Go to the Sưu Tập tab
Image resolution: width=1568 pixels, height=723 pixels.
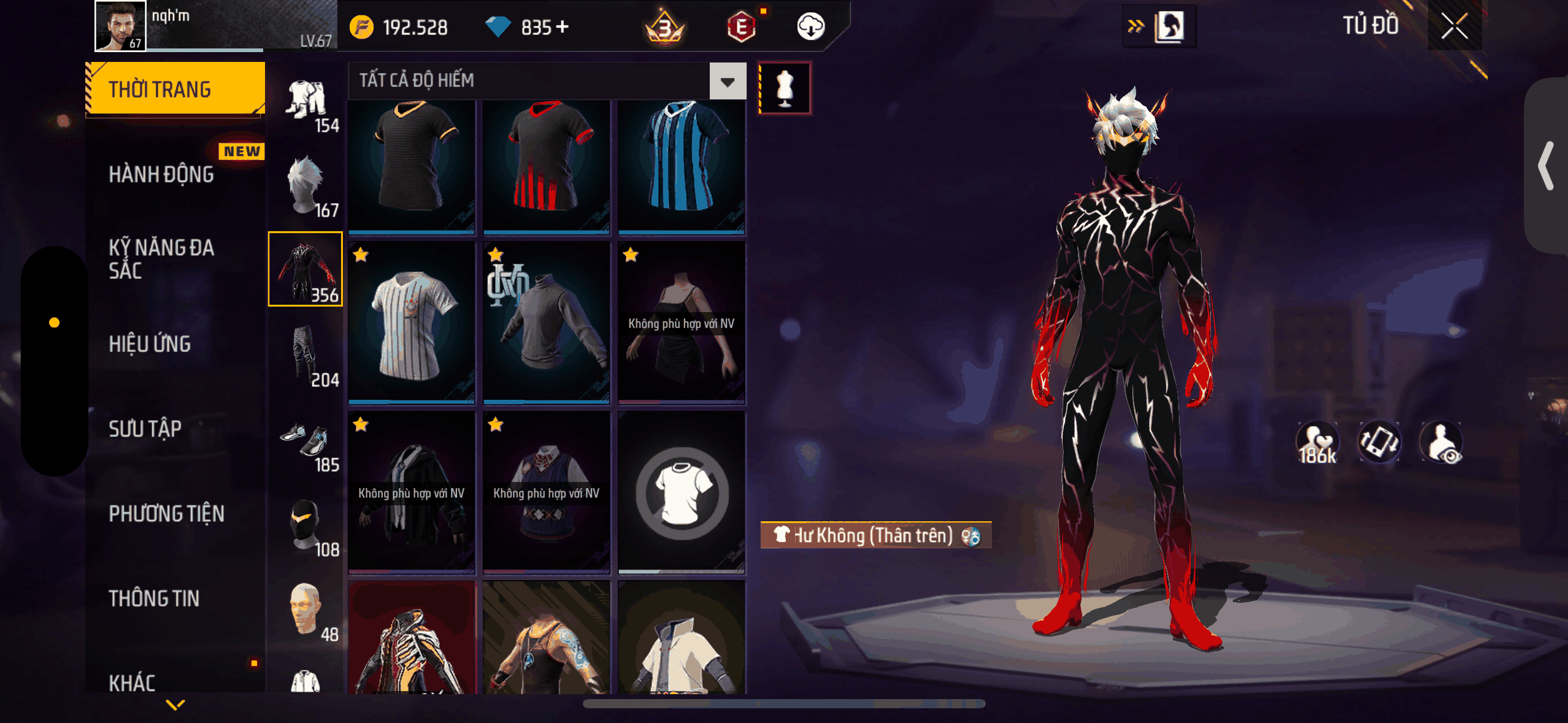tap(145, 429)
